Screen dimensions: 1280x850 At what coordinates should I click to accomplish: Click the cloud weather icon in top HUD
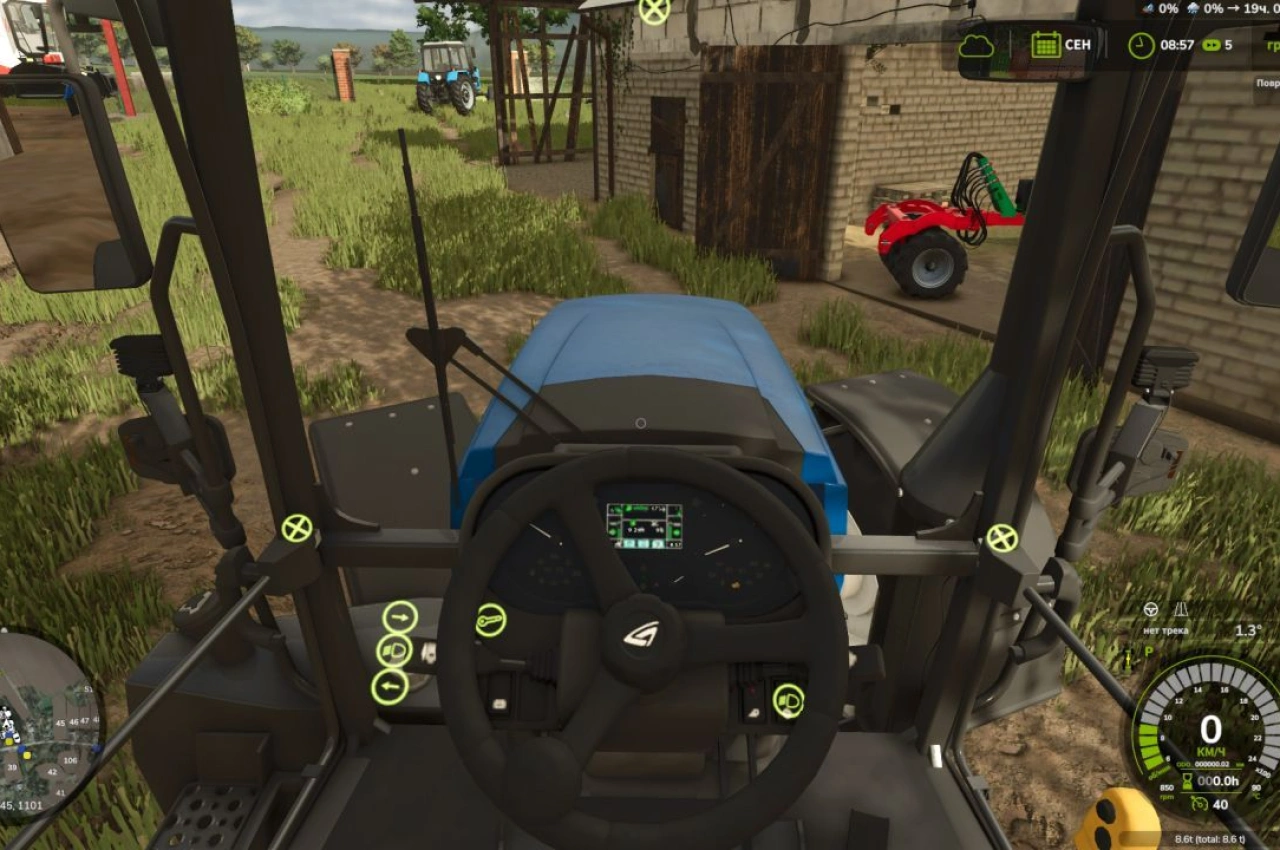pos(976,45)
